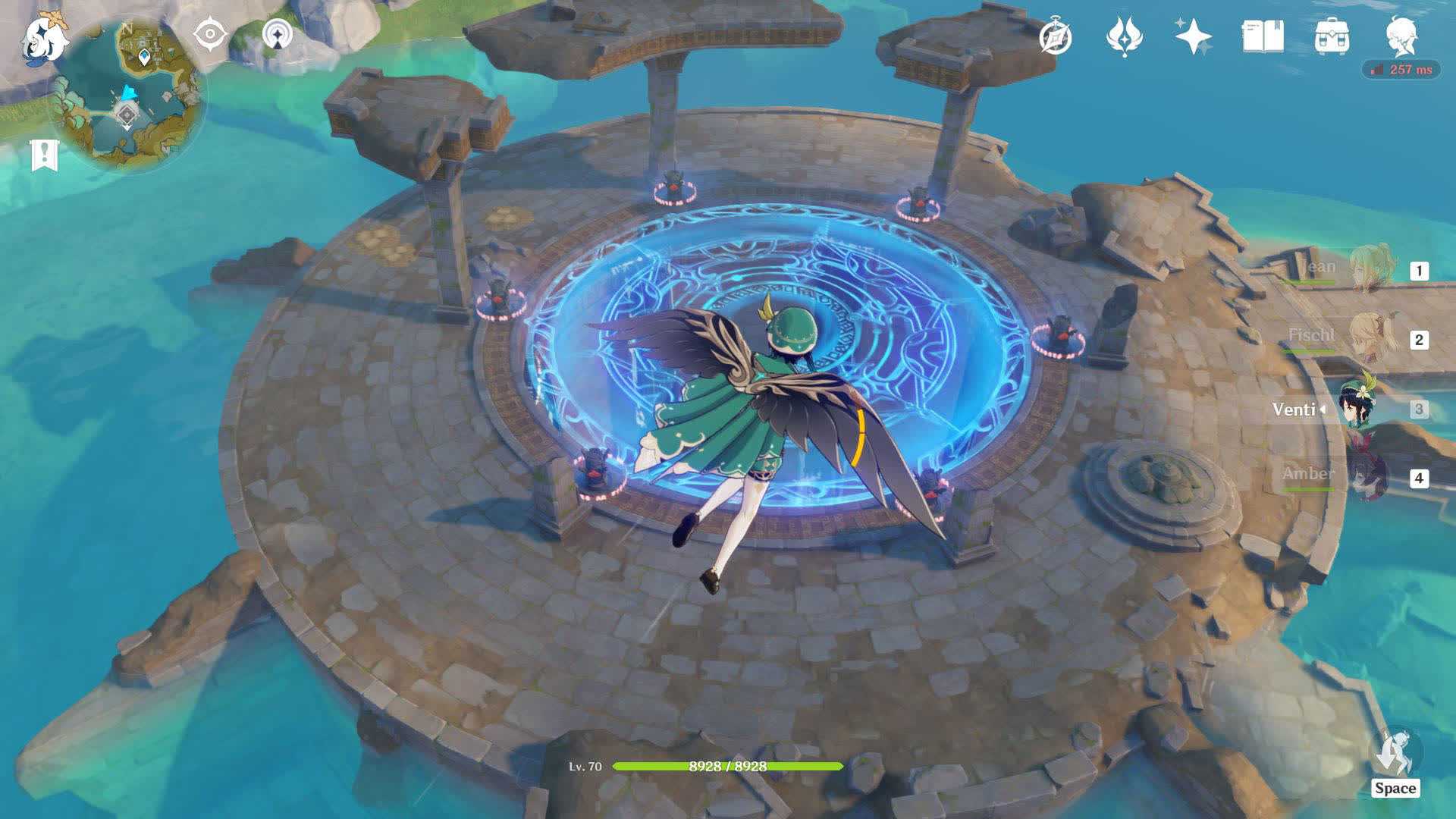The image size is (1456, 819).
Task: Open the Adventurer Handbook book icon
Action: [1263, 36]
